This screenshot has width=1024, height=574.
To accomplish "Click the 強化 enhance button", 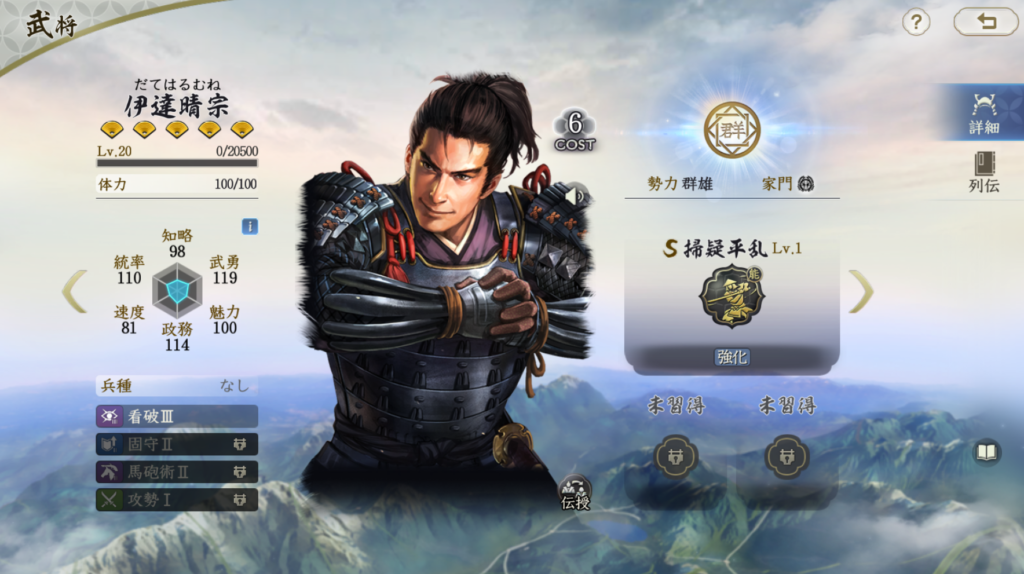I will [x=732, y=357].
